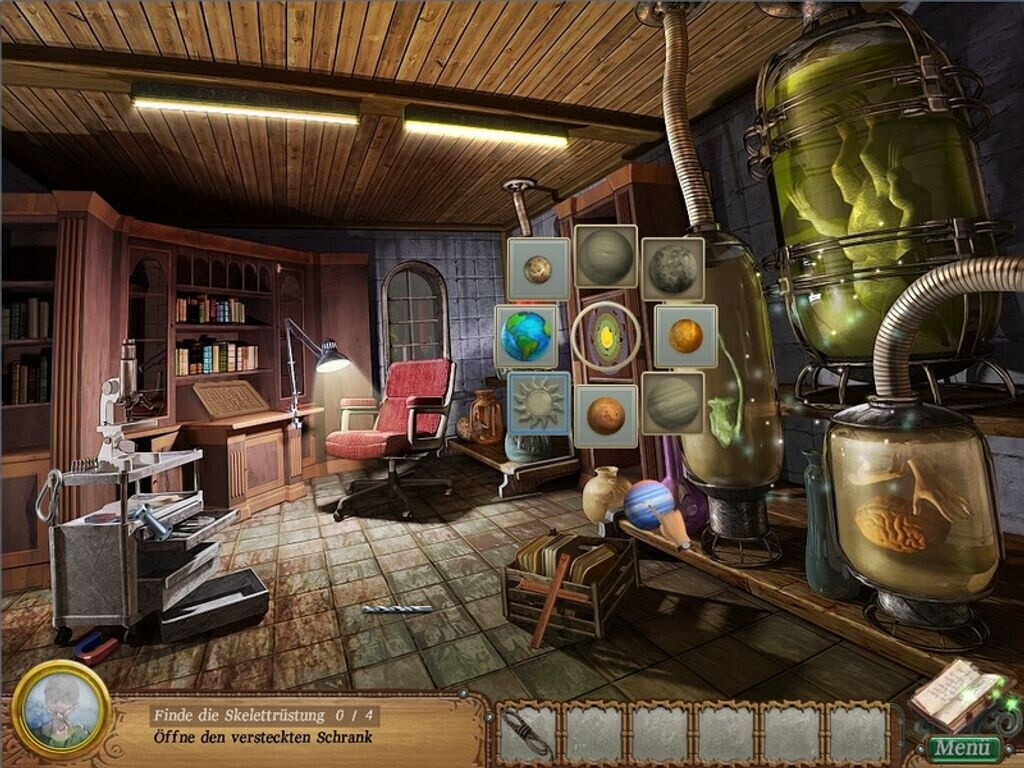Select the large smooth gray planet tile
Screen dimensions: 1024x768
click(x=605, y=257)
